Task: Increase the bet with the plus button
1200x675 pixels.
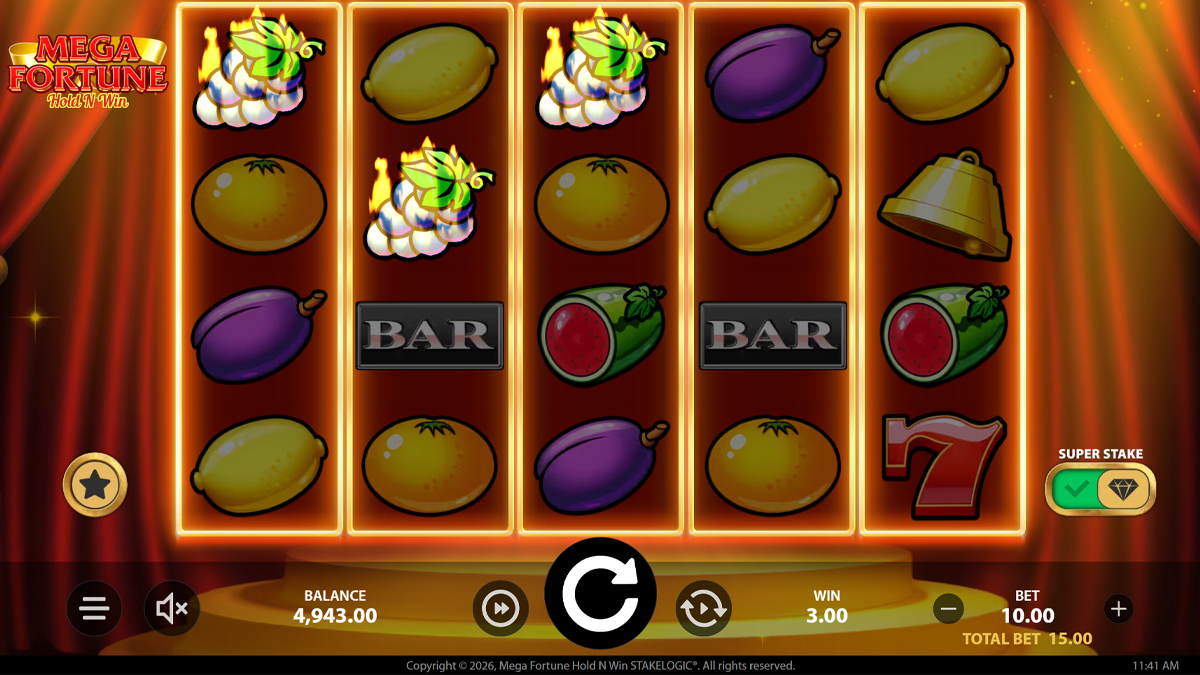Action: 1118,607
